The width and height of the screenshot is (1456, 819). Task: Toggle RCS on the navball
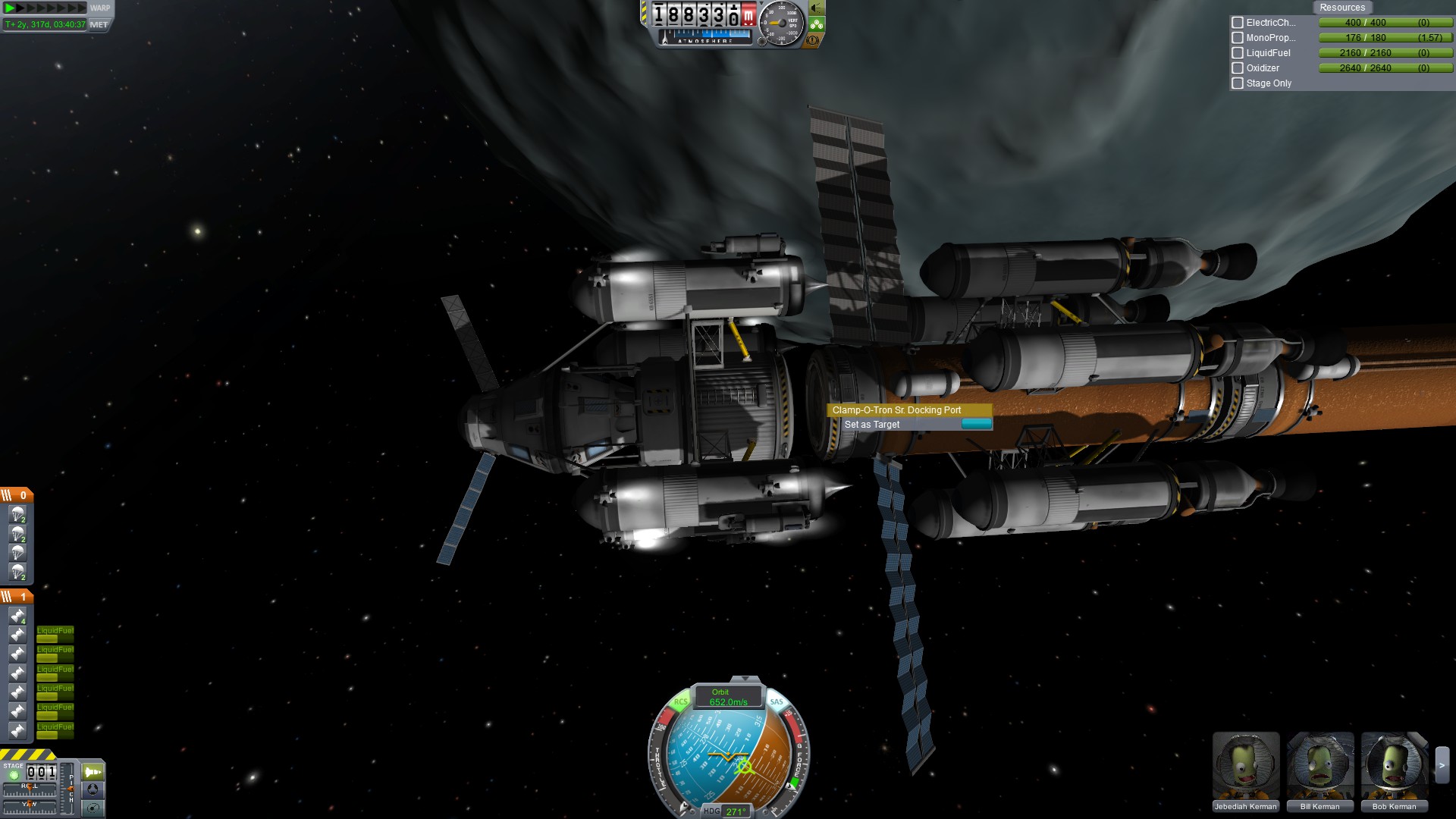(x=680, y=702)
